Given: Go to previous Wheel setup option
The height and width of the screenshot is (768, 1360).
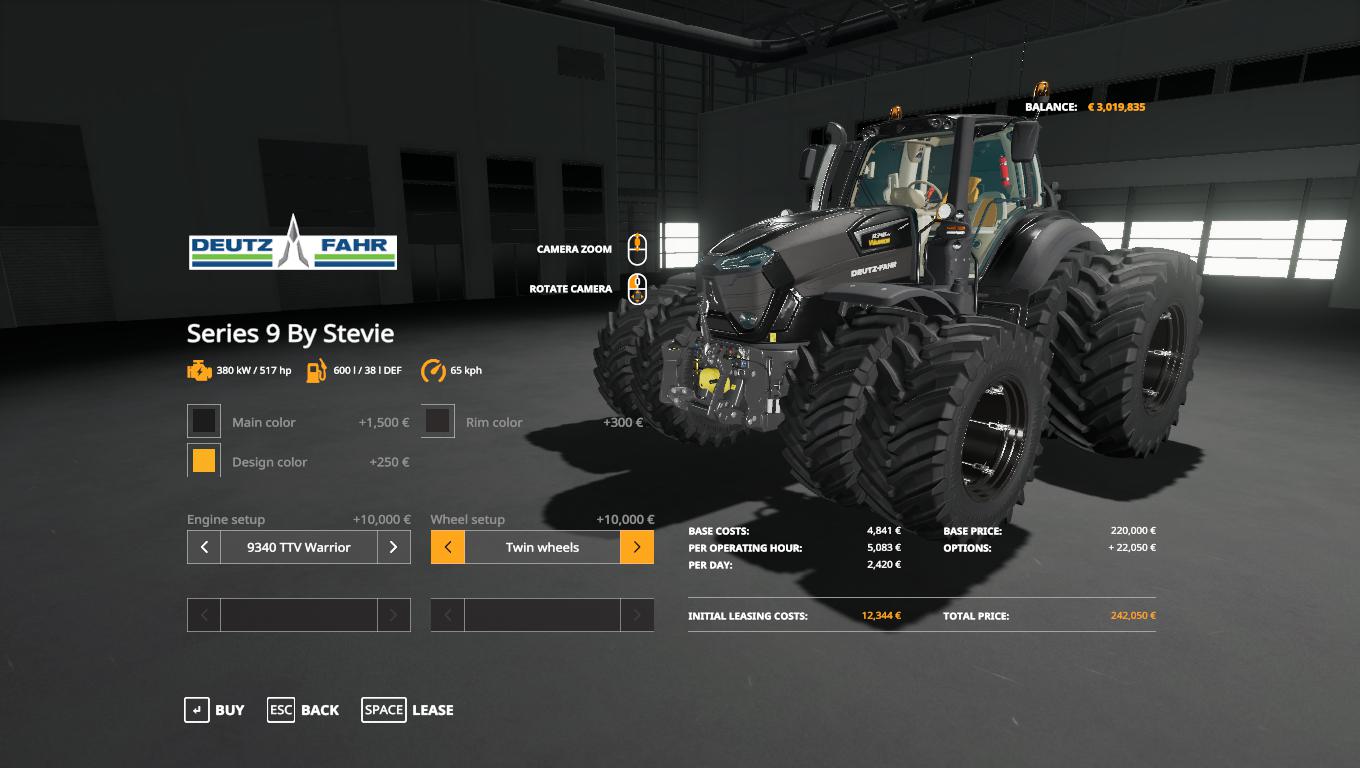Looking at the screenshot, I should [448, 547].
